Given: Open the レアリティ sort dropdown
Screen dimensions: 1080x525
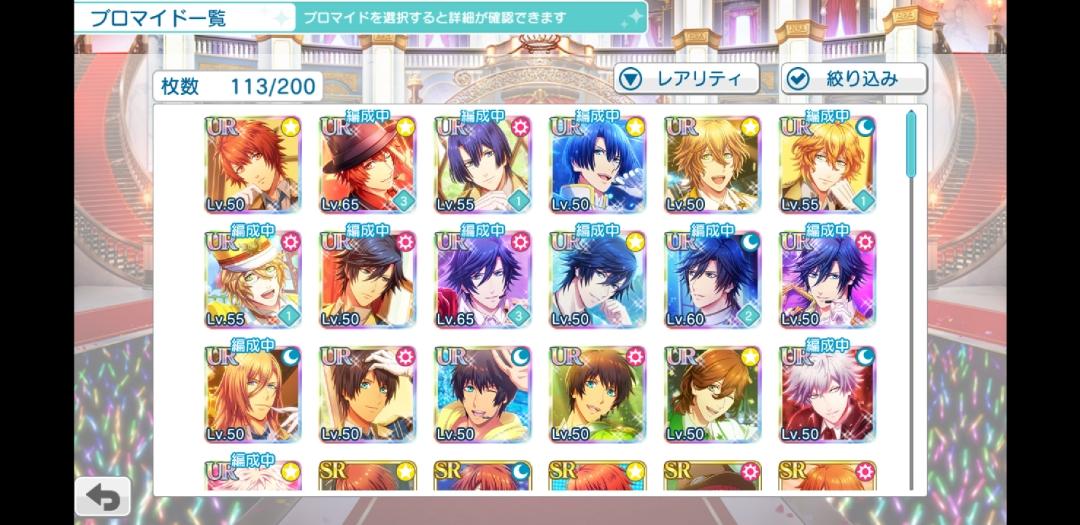Looking at the screenshot, I should pyautogui.click(x=685, y=79).
